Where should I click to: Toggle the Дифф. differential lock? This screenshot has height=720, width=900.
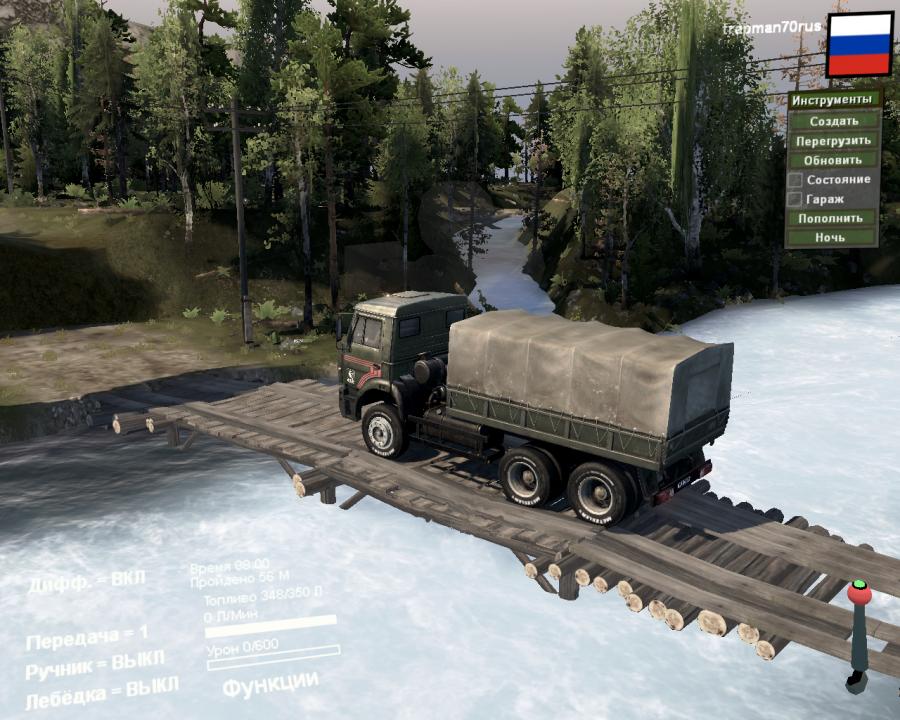click(87, 582)
